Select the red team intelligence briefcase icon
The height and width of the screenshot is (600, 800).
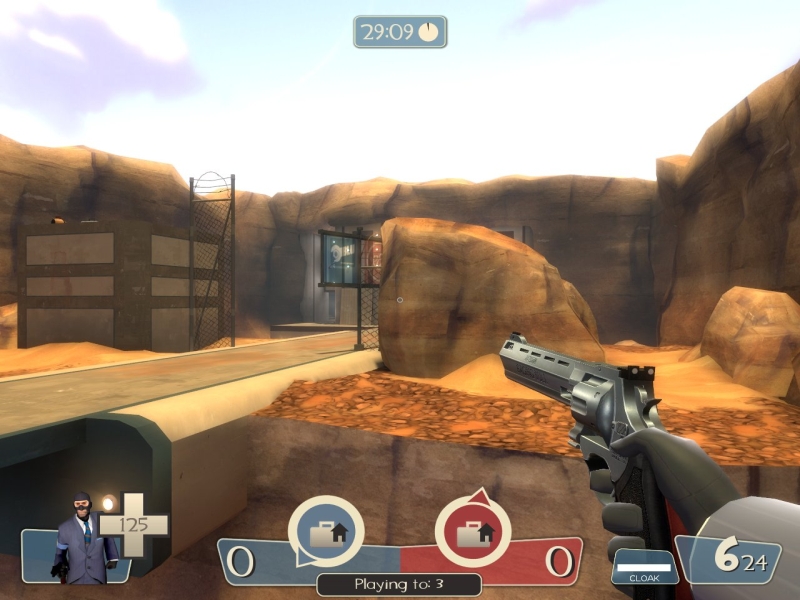click(472, 532)
